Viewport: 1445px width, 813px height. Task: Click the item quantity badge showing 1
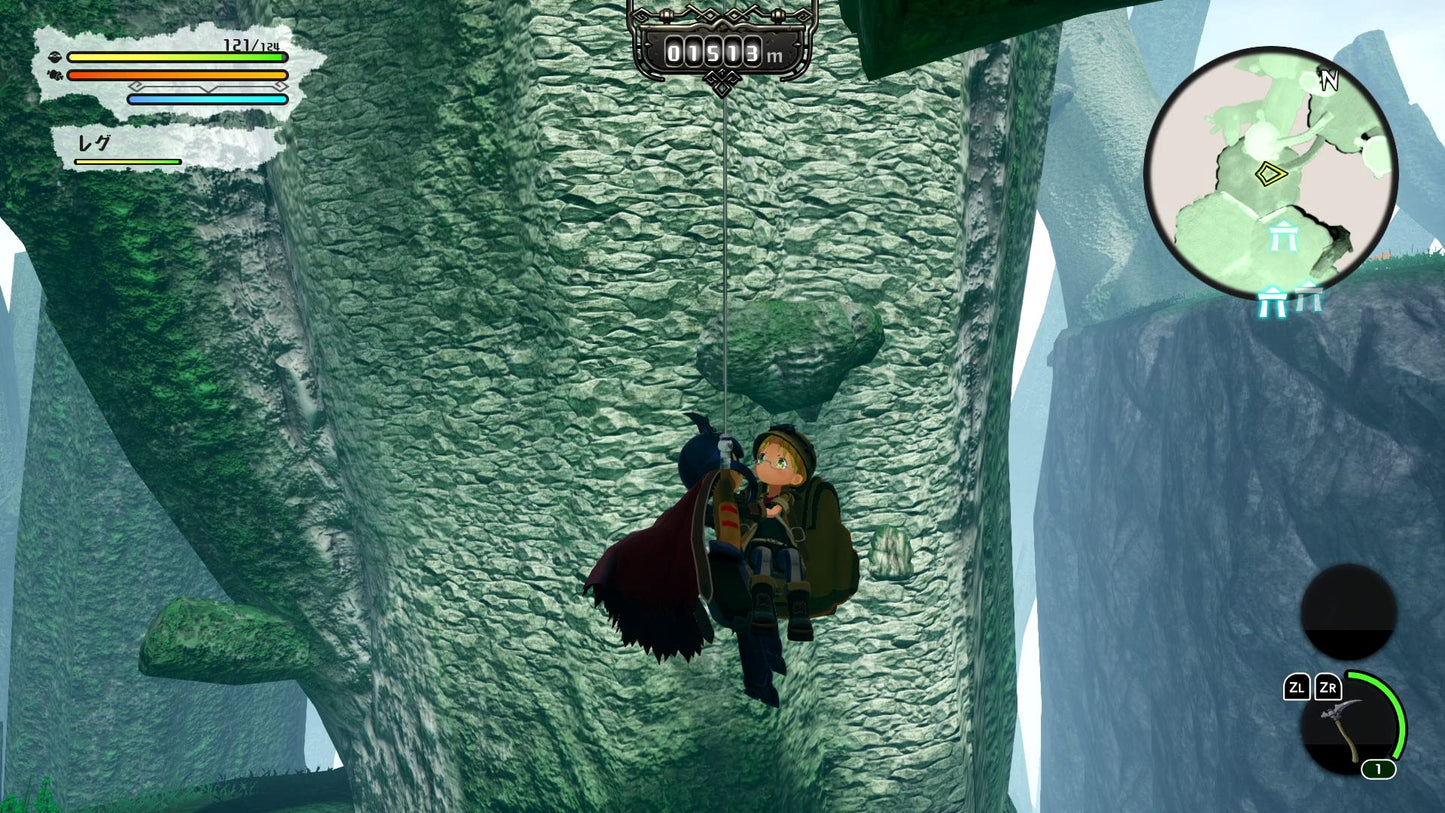[1378, 769]
